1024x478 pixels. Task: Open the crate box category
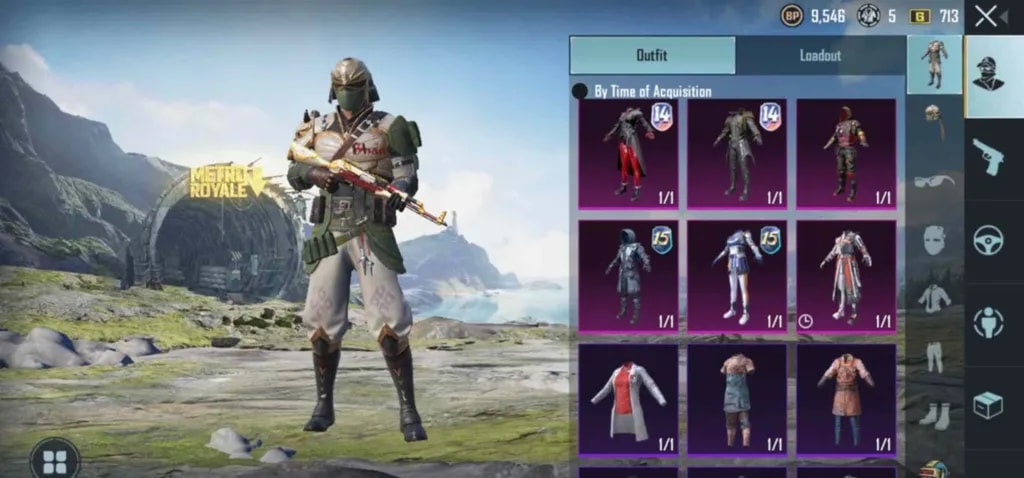(x=988, y=404)
